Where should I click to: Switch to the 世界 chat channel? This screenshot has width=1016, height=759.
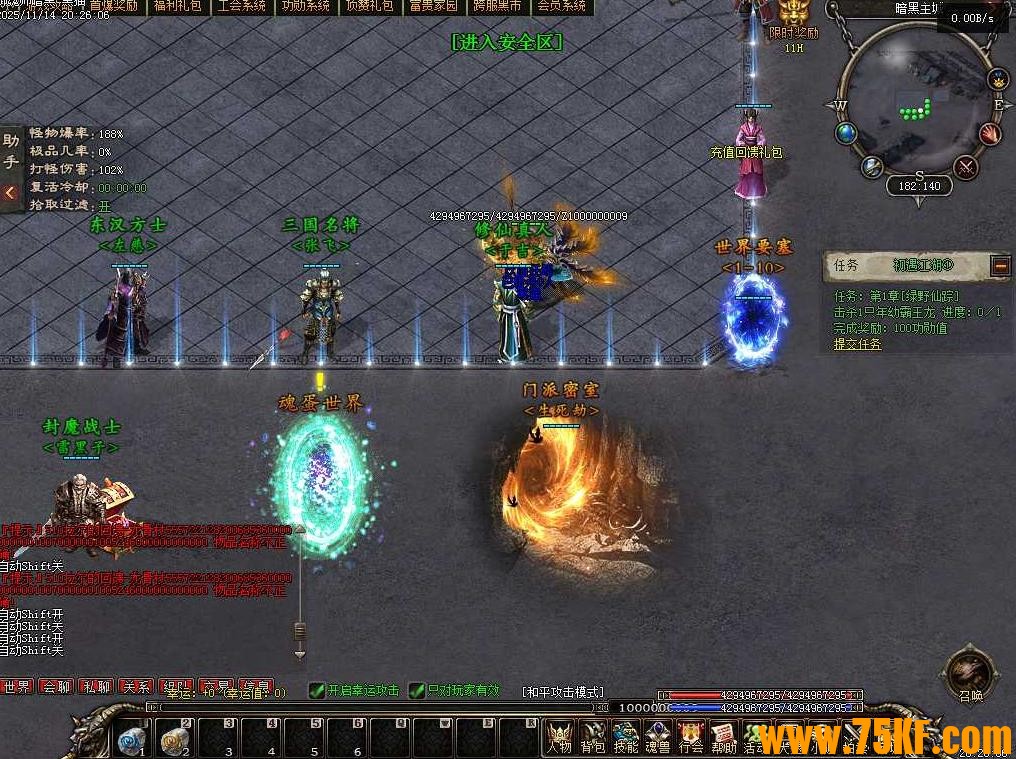click(17, 687)
